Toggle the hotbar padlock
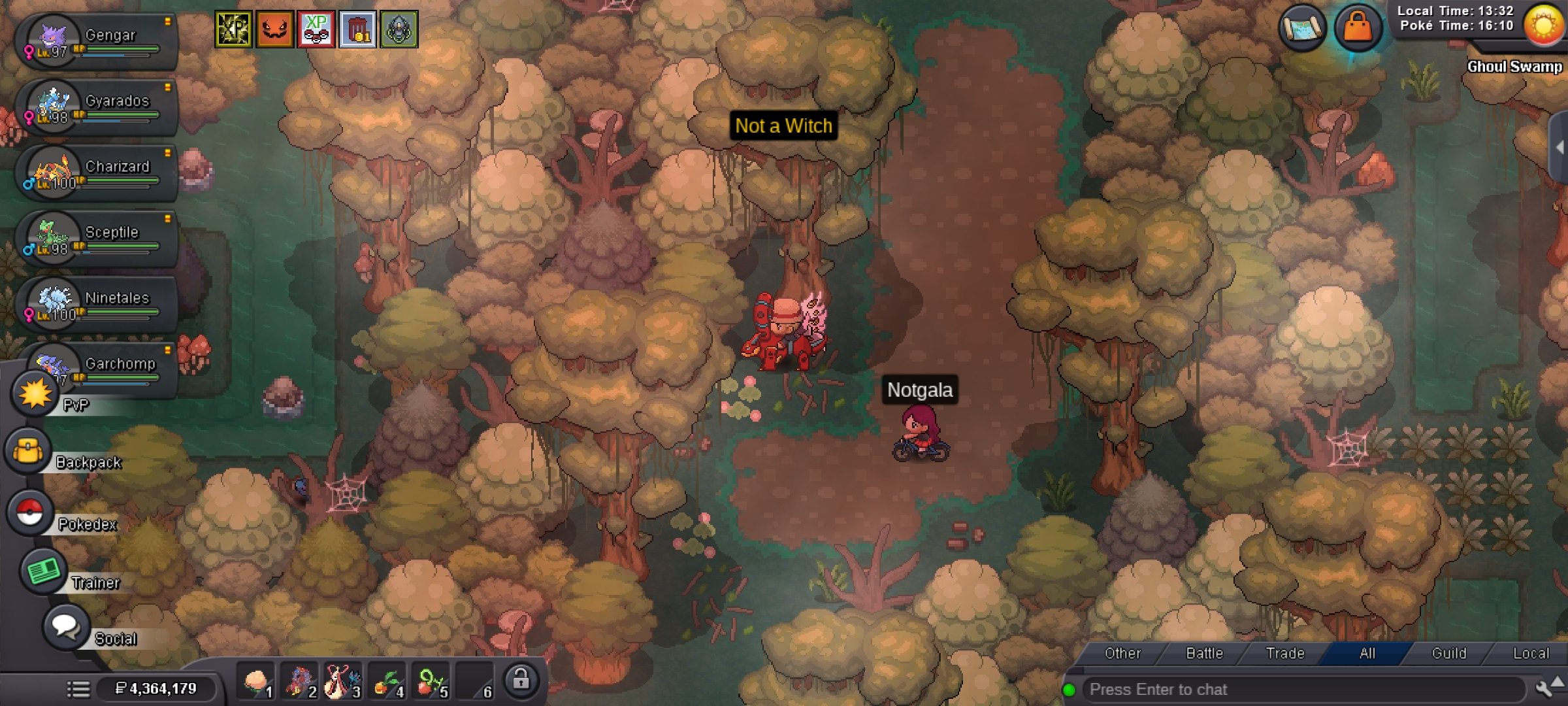This screenshot has height=706, width=1568. click(521, 680)
